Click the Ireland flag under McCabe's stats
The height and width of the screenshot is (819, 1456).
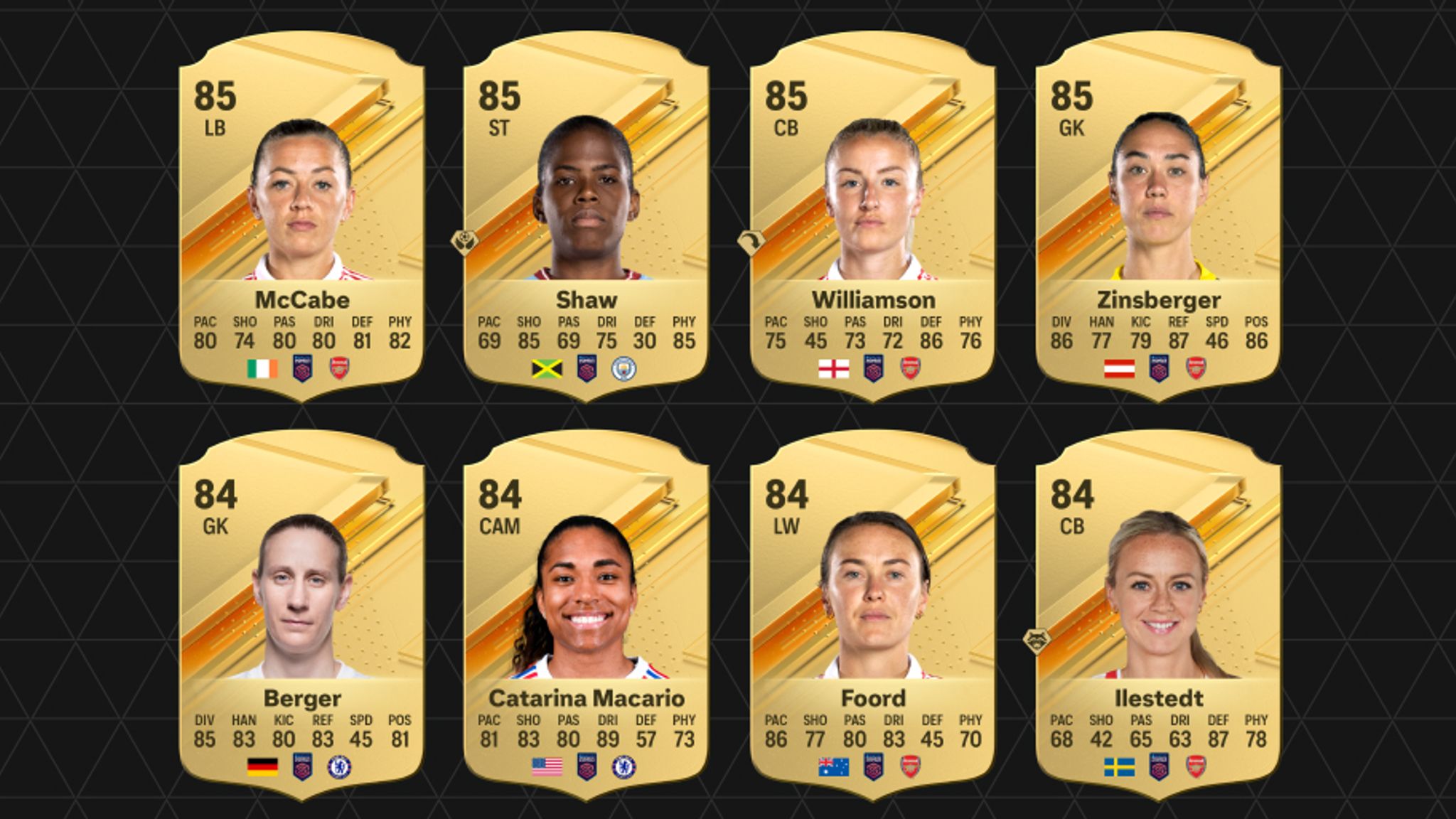[x=262, y=368]
